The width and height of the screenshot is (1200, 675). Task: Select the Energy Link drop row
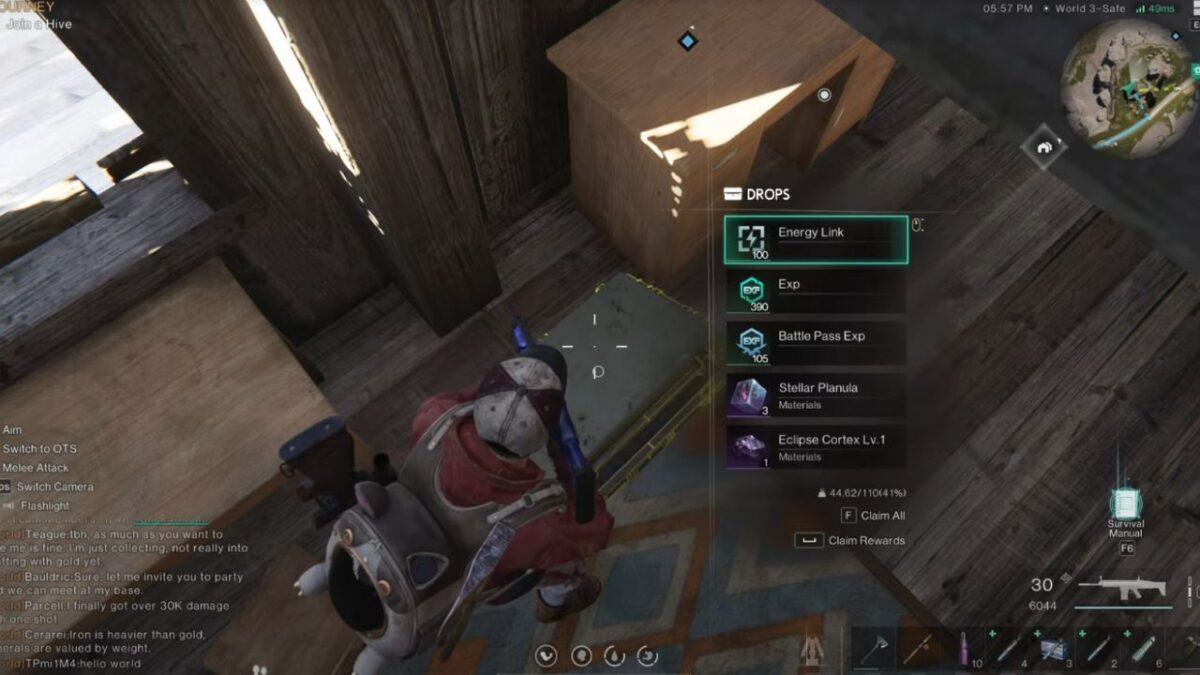(x=816, y=240)
